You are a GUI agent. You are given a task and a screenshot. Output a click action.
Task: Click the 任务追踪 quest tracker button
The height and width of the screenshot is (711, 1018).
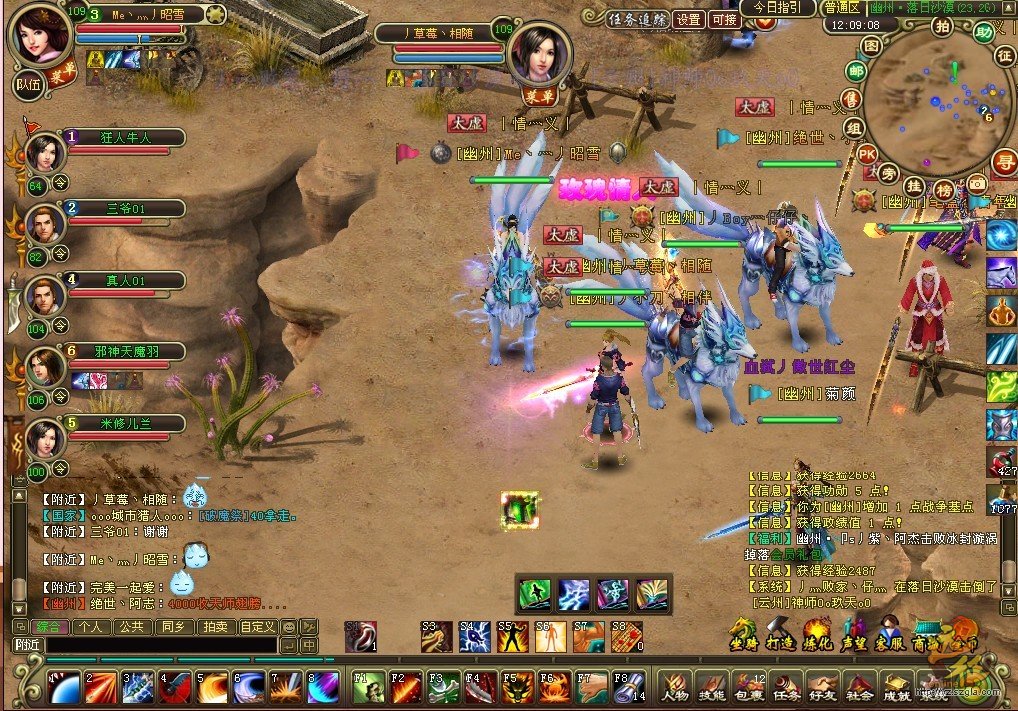pyautogui.click(x=637, y=19)
